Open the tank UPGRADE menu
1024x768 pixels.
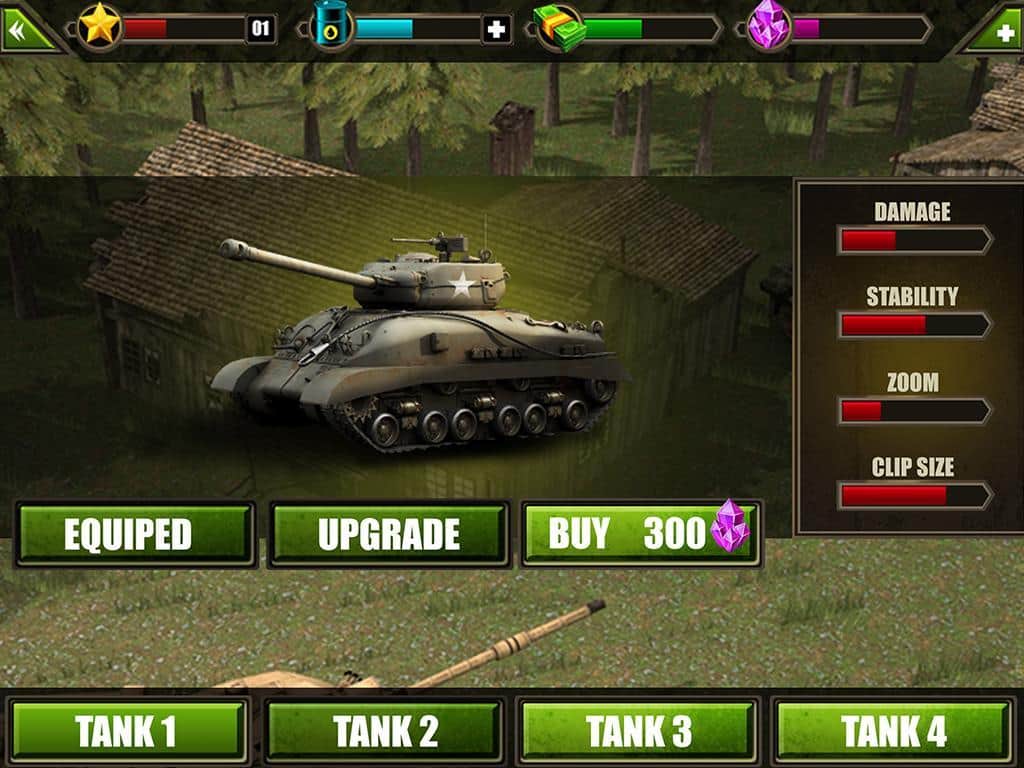389,534
